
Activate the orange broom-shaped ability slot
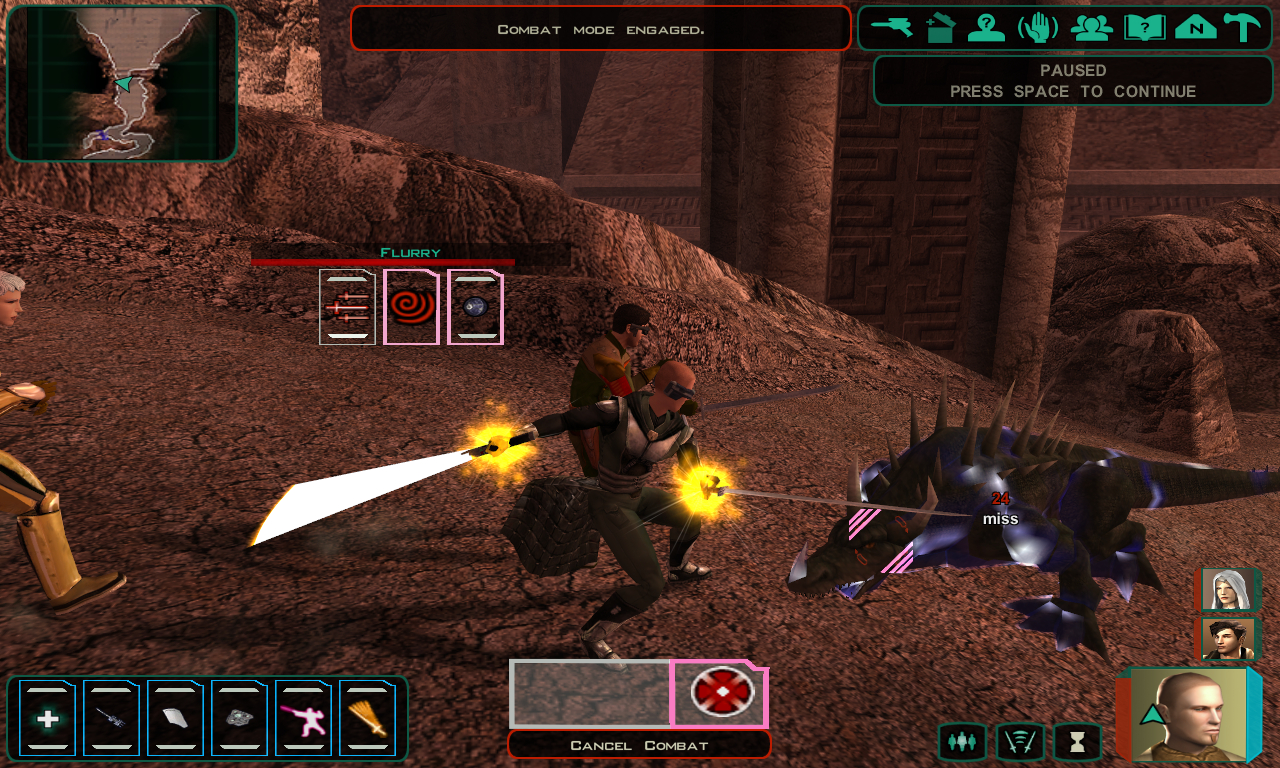[367, 718]
